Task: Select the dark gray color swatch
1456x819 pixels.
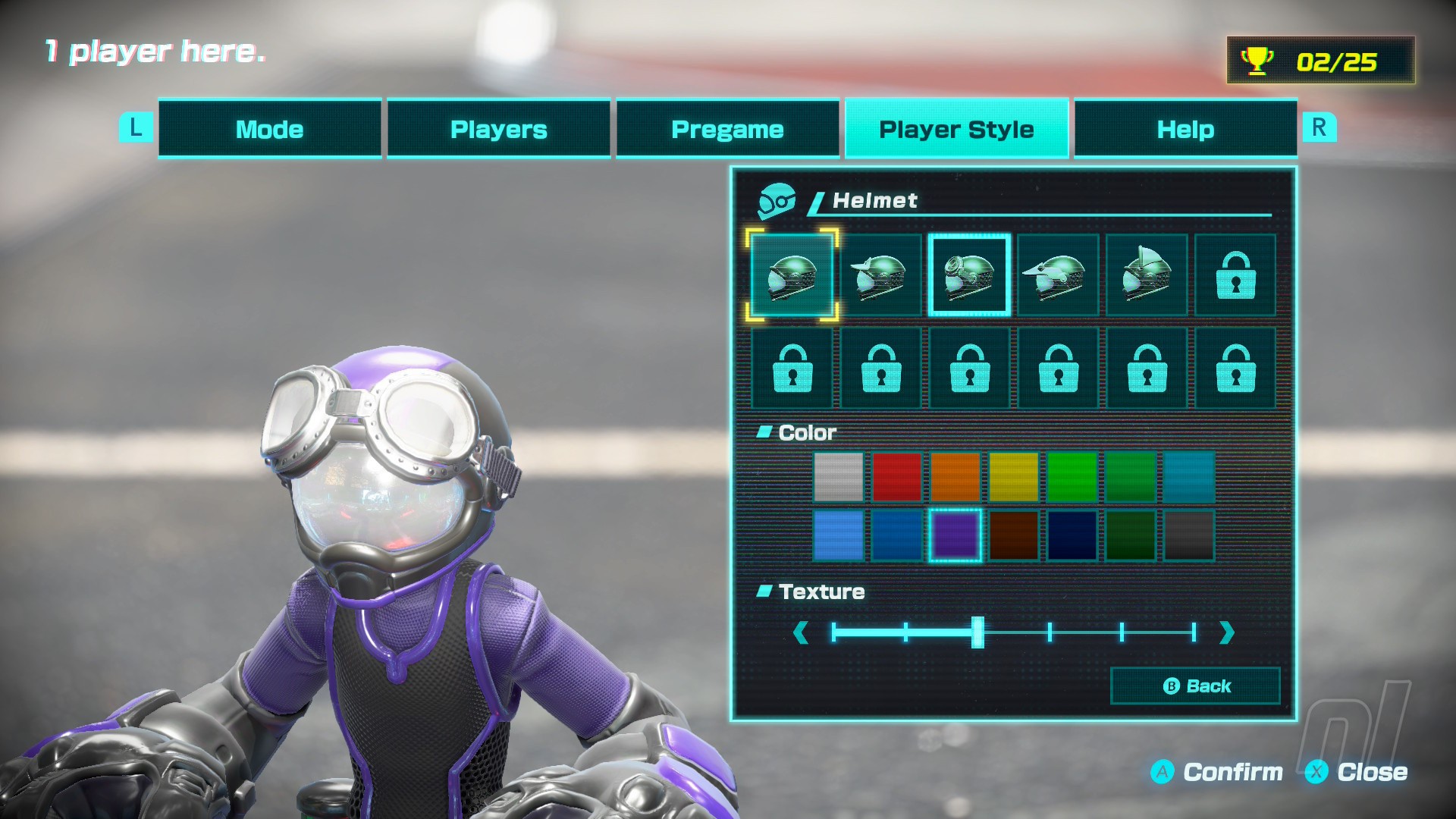Action: coord(1188,535)
